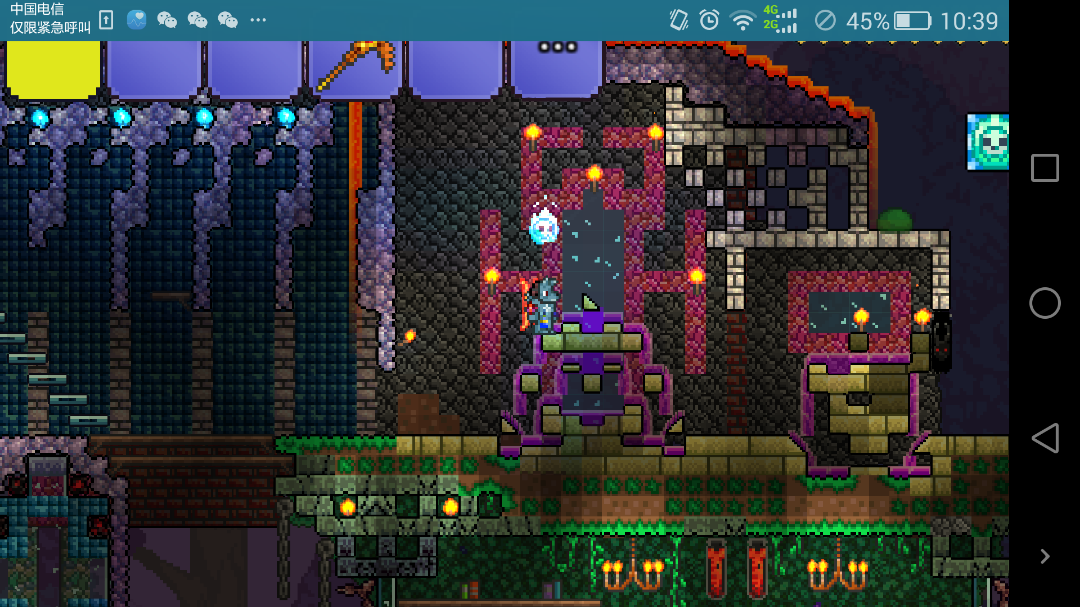Tap the yellow highlighted hotbar slot
The width and height of the screenshot is (1080, 607).
pos(54,68)
